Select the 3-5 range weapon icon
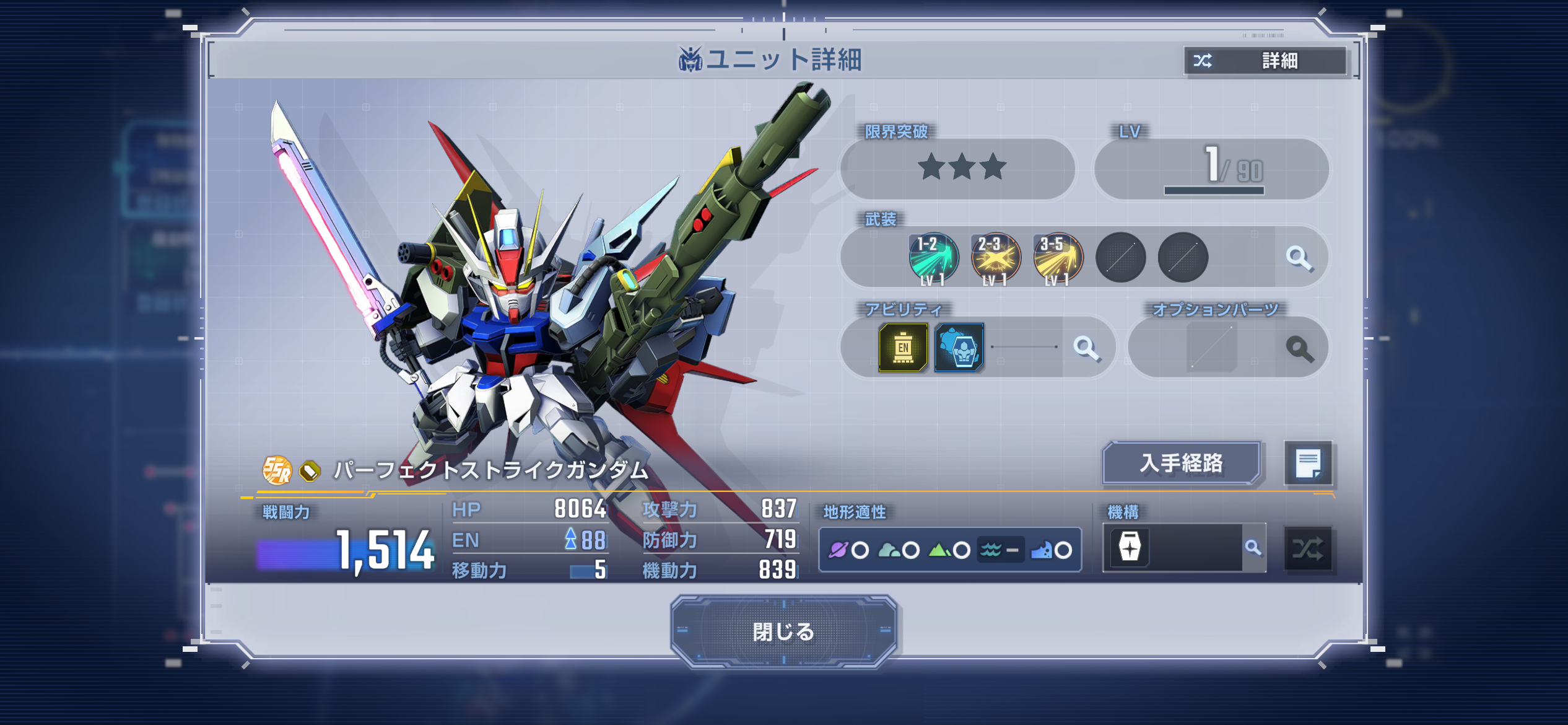 (x=1058, y=258)
